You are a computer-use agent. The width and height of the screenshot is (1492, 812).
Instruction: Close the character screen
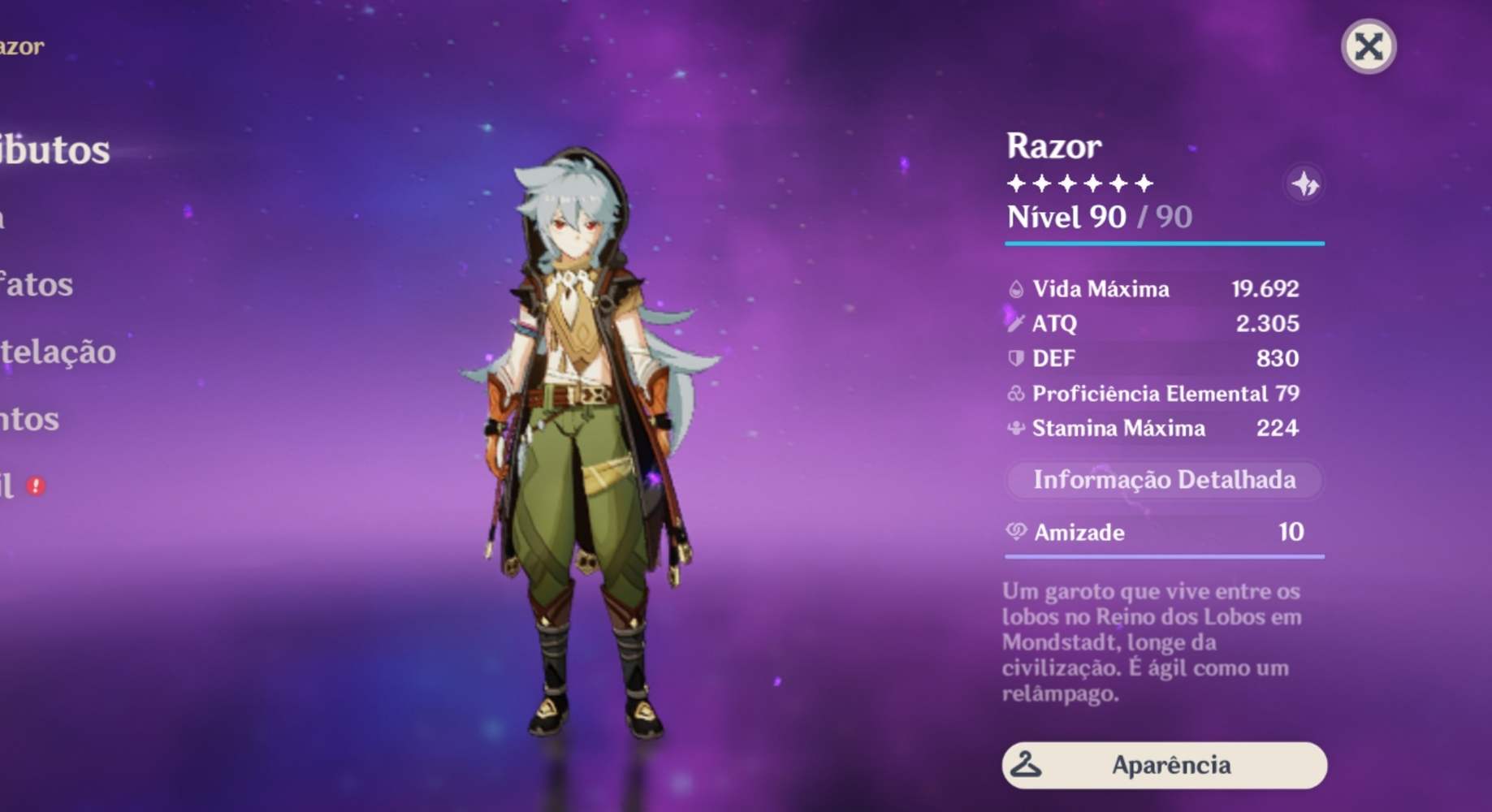click(x=1370, y=46)
